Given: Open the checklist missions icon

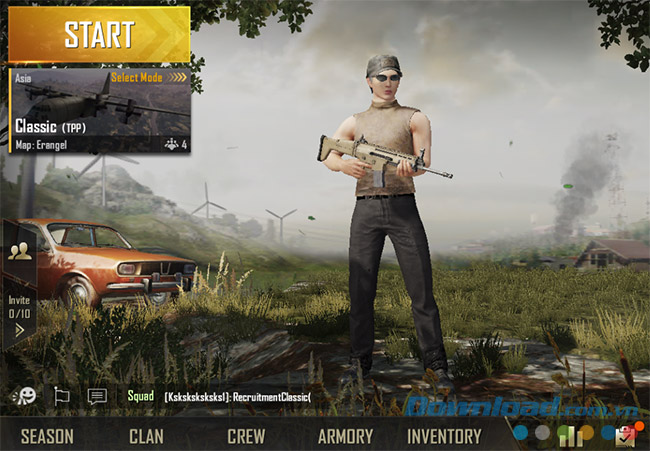Looking at the screenshot, I should click(x=627, y=435).
